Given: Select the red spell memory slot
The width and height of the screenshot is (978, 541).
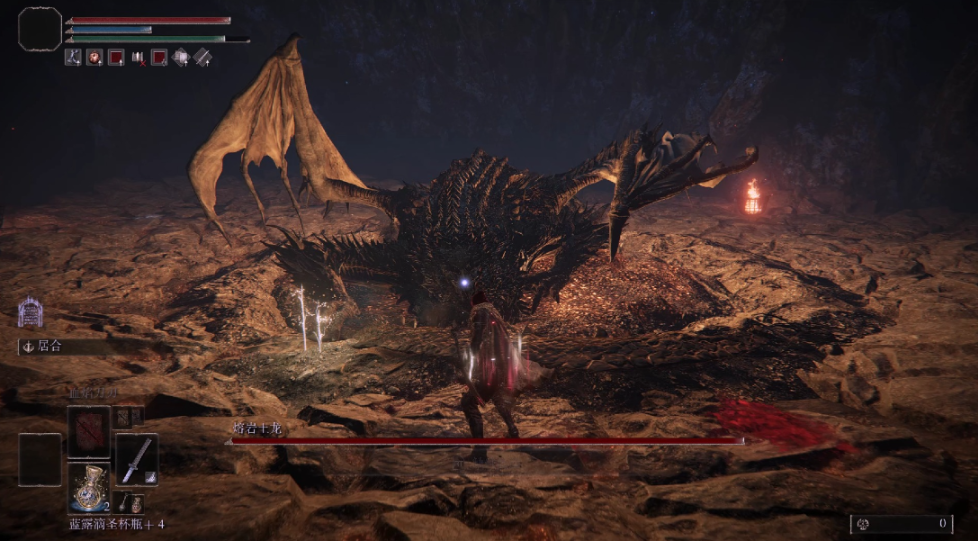Looking at the screenshot, I should coord(89,432).
